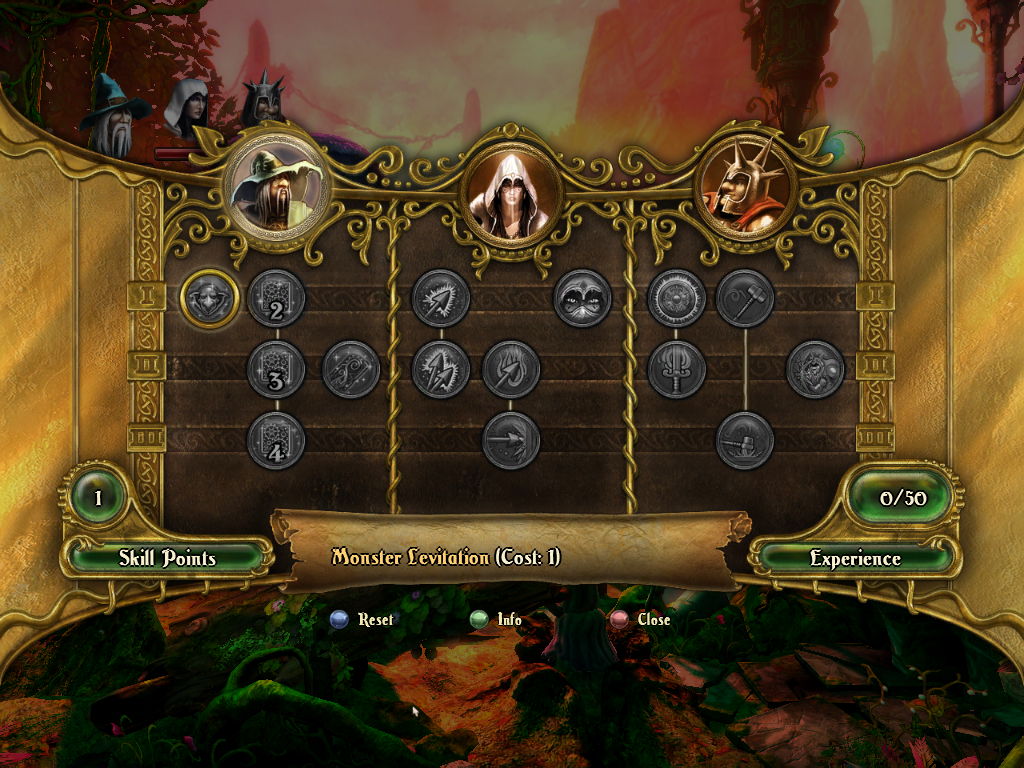The image size is (1024, 768).
Task: Select the horizontal piercing arrow skill
Action: click(511, 440)
